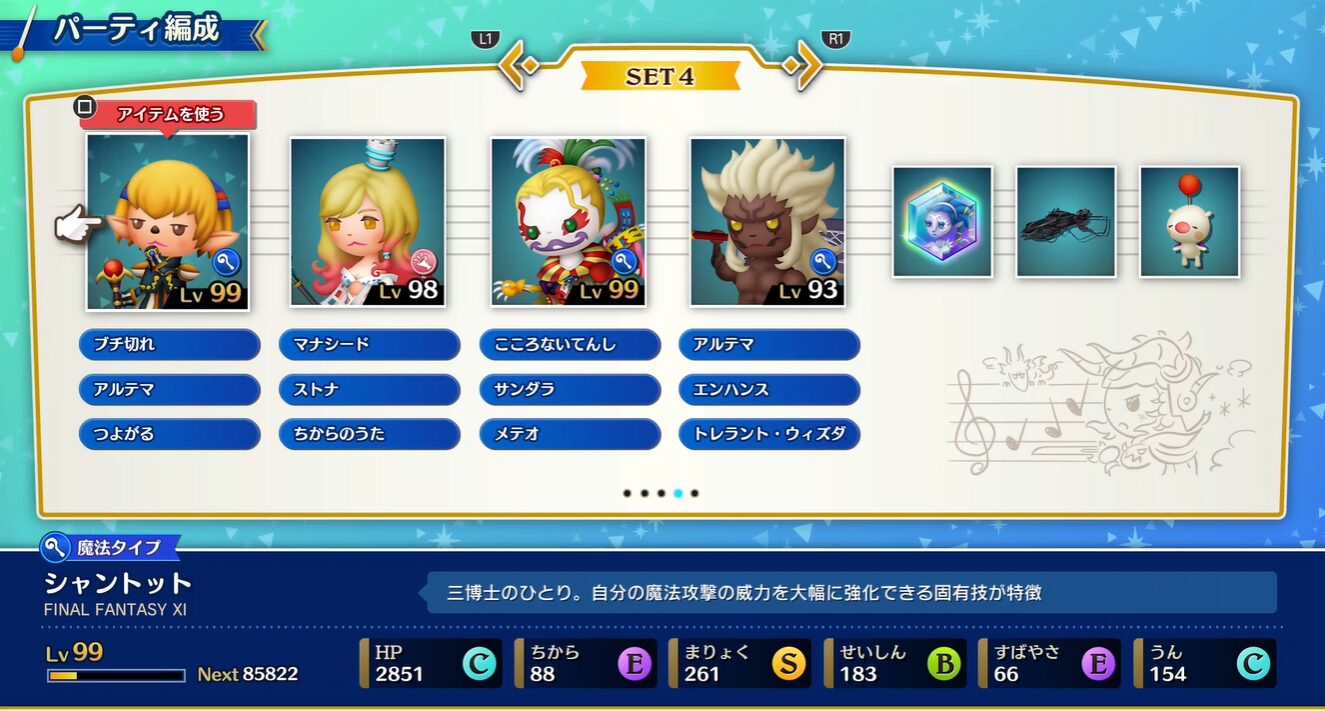Select the ブチ切れ ability

pos(169,345)
